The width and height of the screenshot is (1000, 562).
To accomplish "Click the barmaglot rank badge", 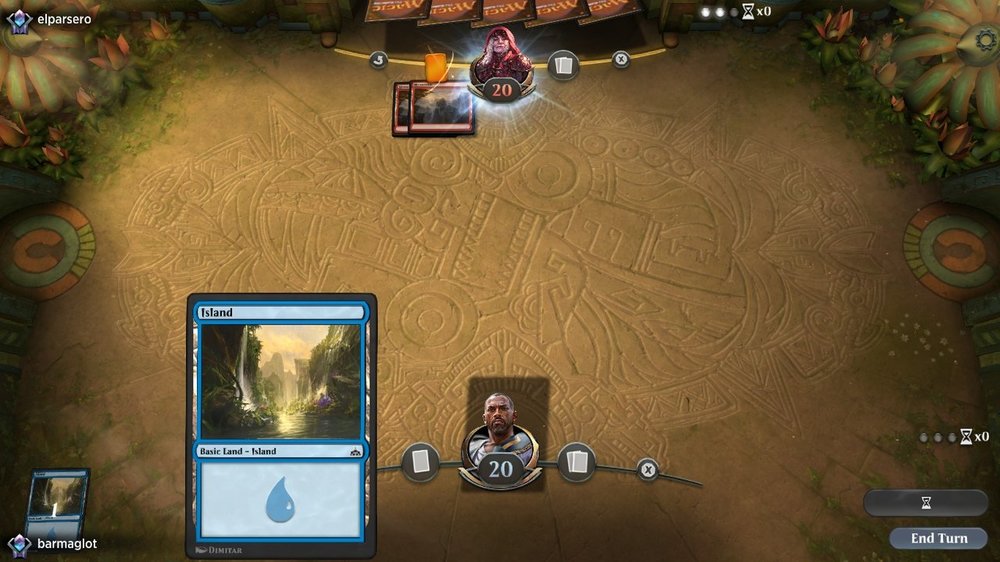I will point(19,544).
